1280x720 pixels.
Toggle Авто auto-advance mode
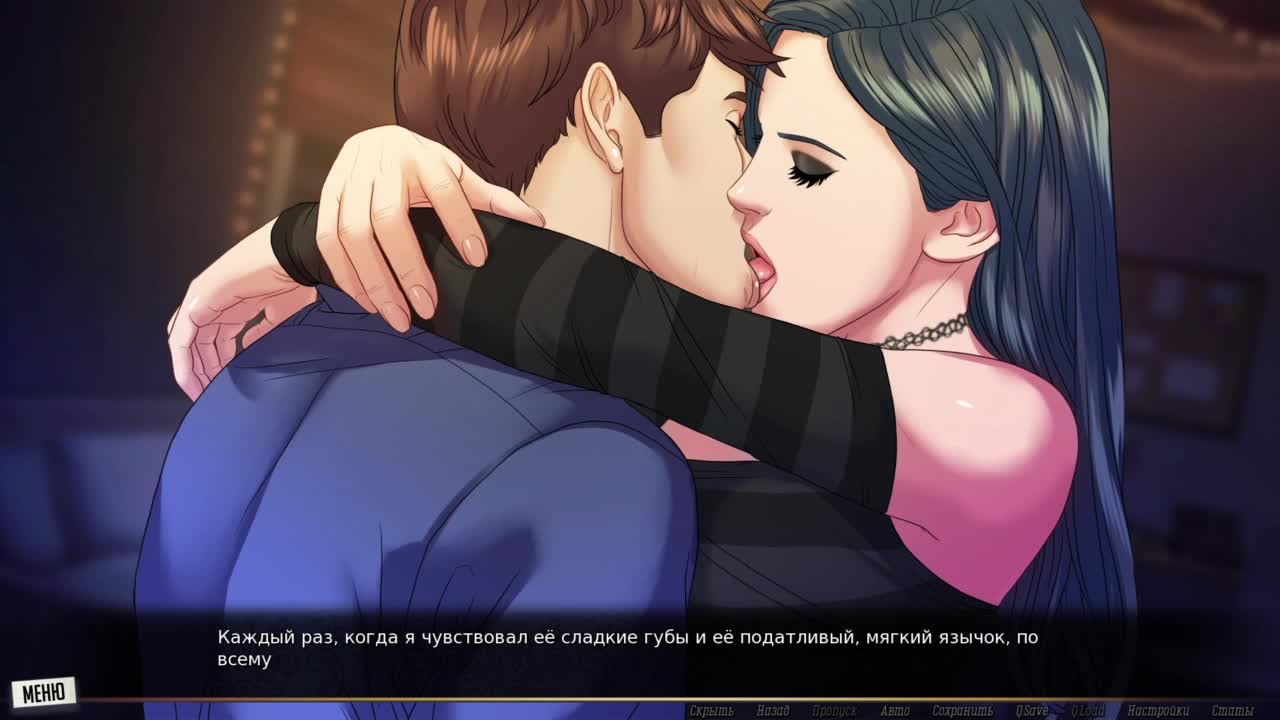click(895, 711)
